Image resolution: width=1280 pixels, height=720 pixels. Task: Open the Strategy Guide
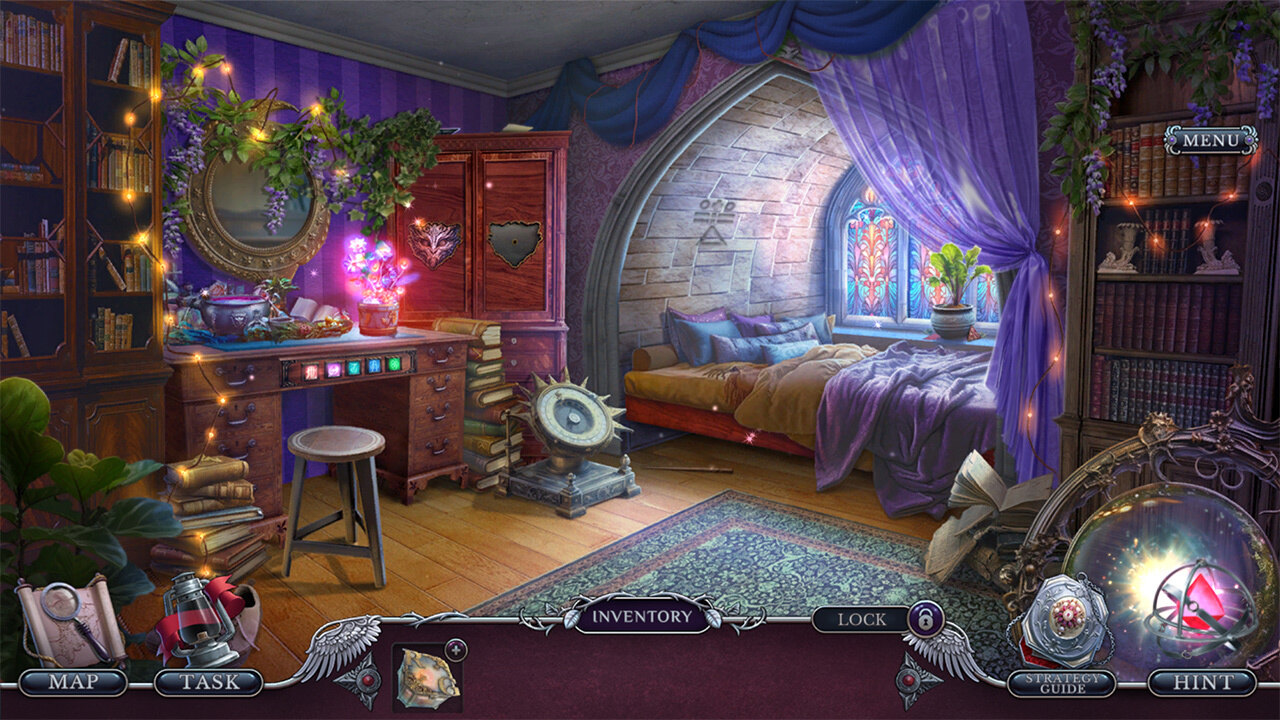[x=1061, y=683]
